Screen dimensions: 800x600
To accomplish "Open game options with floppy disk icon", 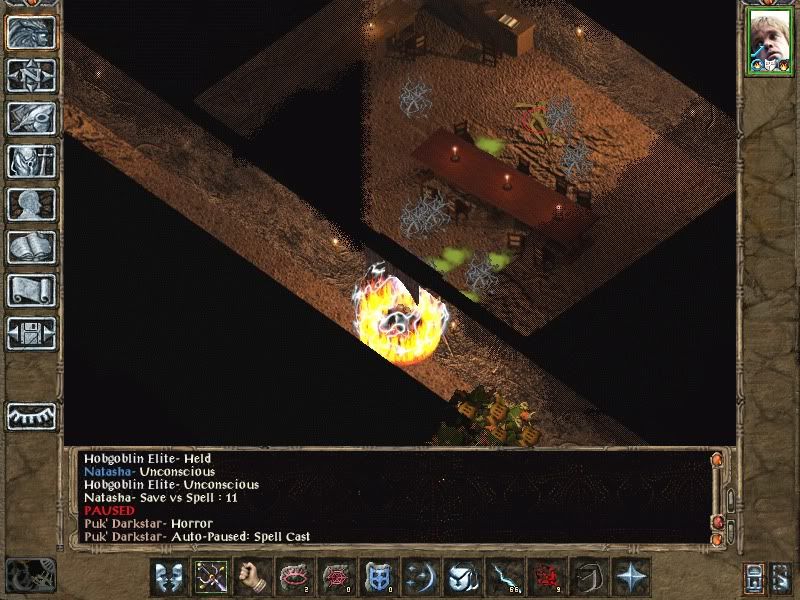I will pyautogui.click(x=31, y=333).
